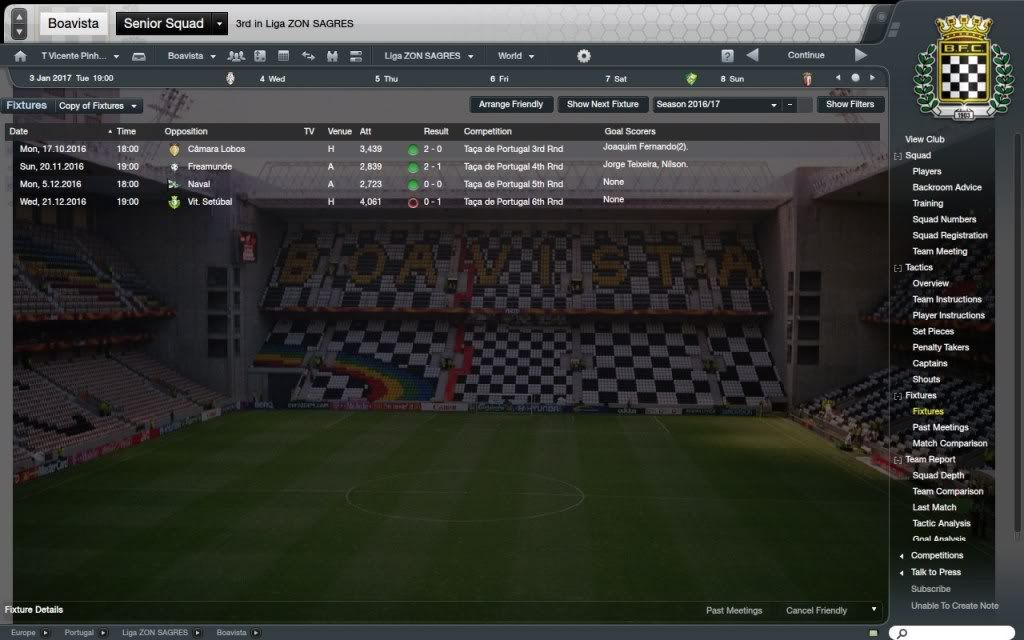Select View Club in the sidebar
Viewport: 1024px width, 640px height.
click(x=924, y=140)
